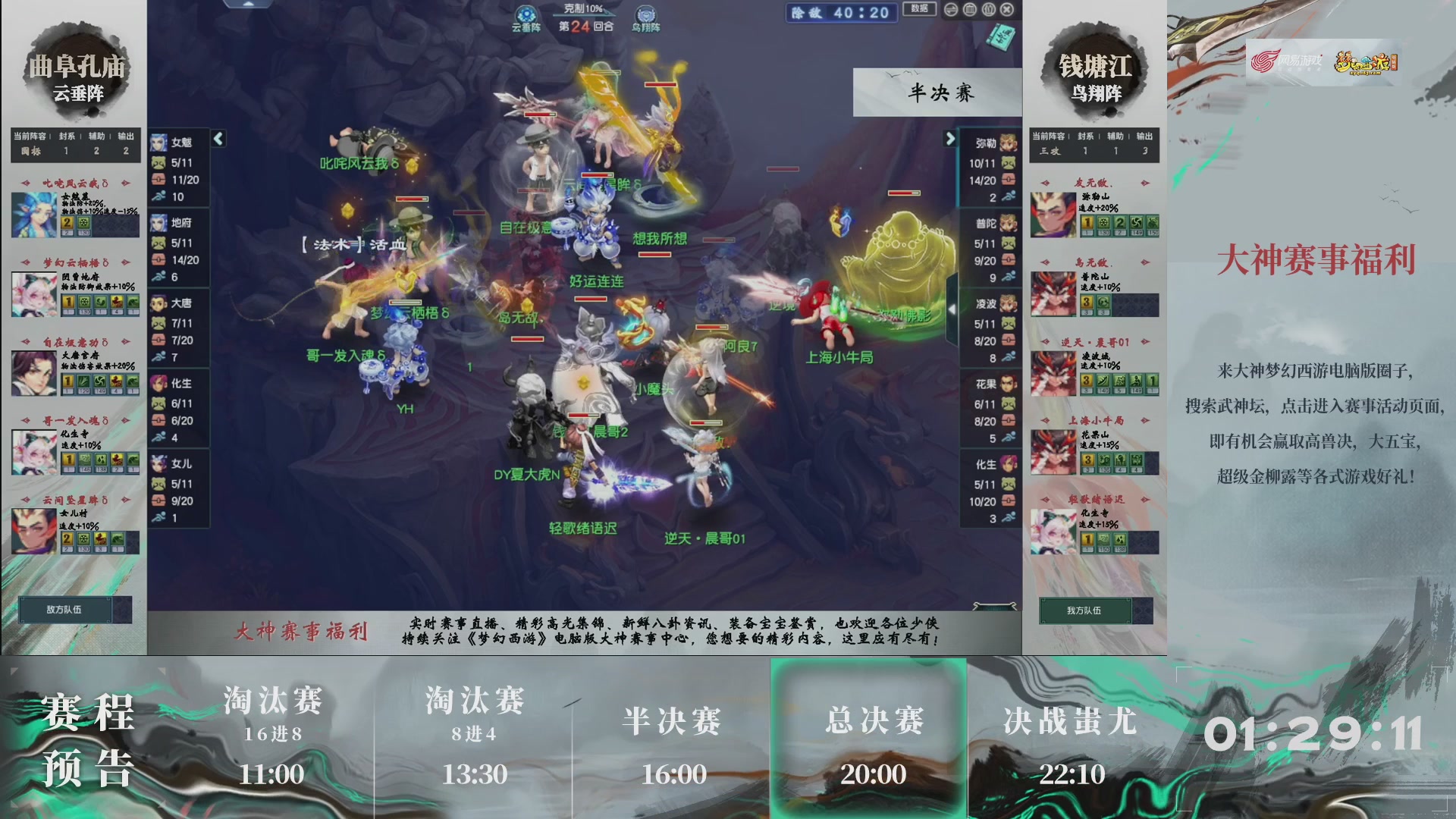The width and height of the screenshot is (1456, 819).
Task: Expand the right roster using the blue arrow
Action: click(x=950, y=140)
